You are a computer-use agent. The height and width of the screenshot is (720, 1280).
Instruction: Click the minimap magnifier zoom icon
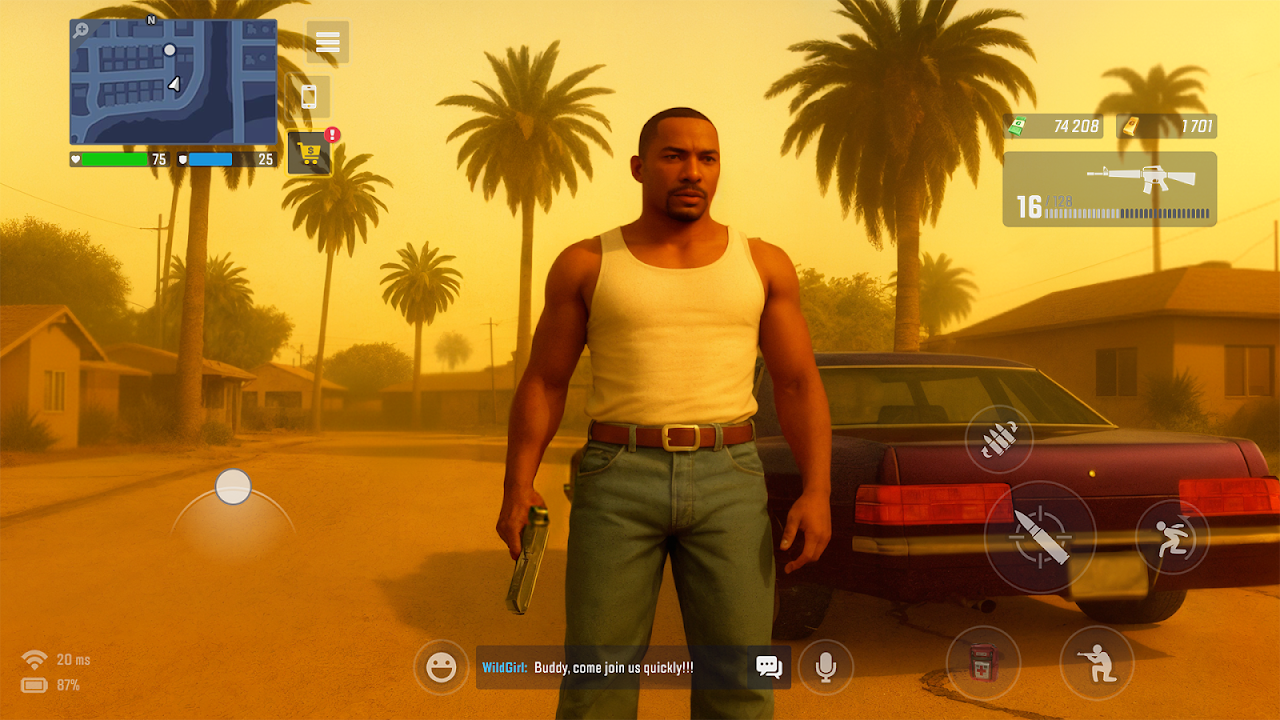(81, 31)
